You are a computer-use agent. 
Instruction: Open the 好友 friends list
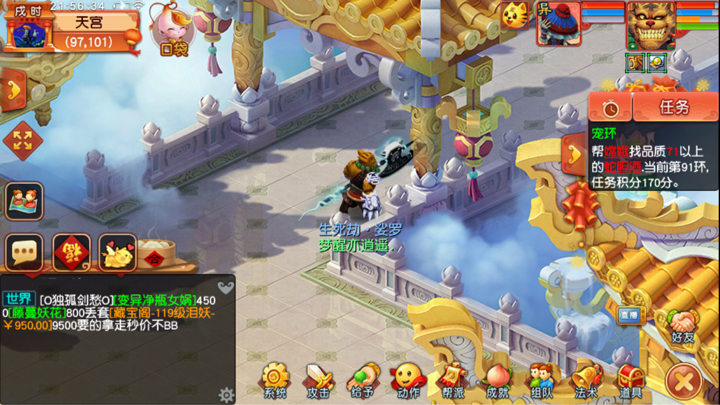pos(684,327)
